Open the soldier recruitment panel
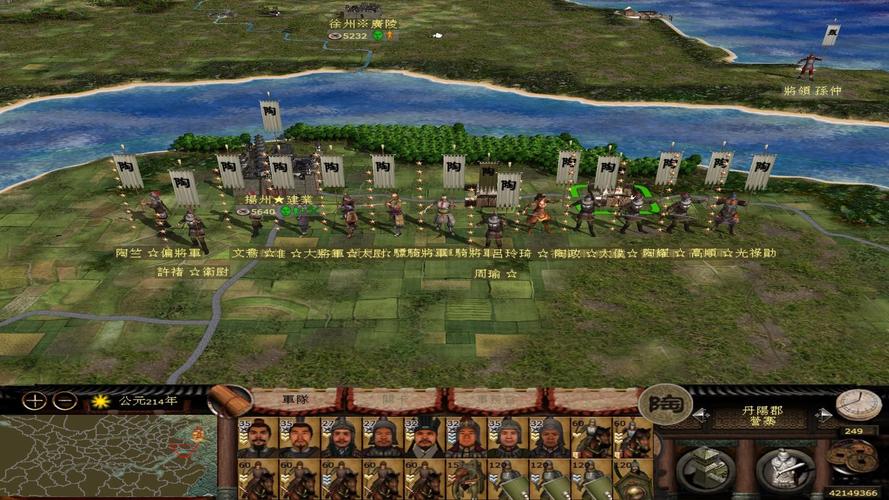The height and width of the screenshot is (500, 889). pos(784,469)
